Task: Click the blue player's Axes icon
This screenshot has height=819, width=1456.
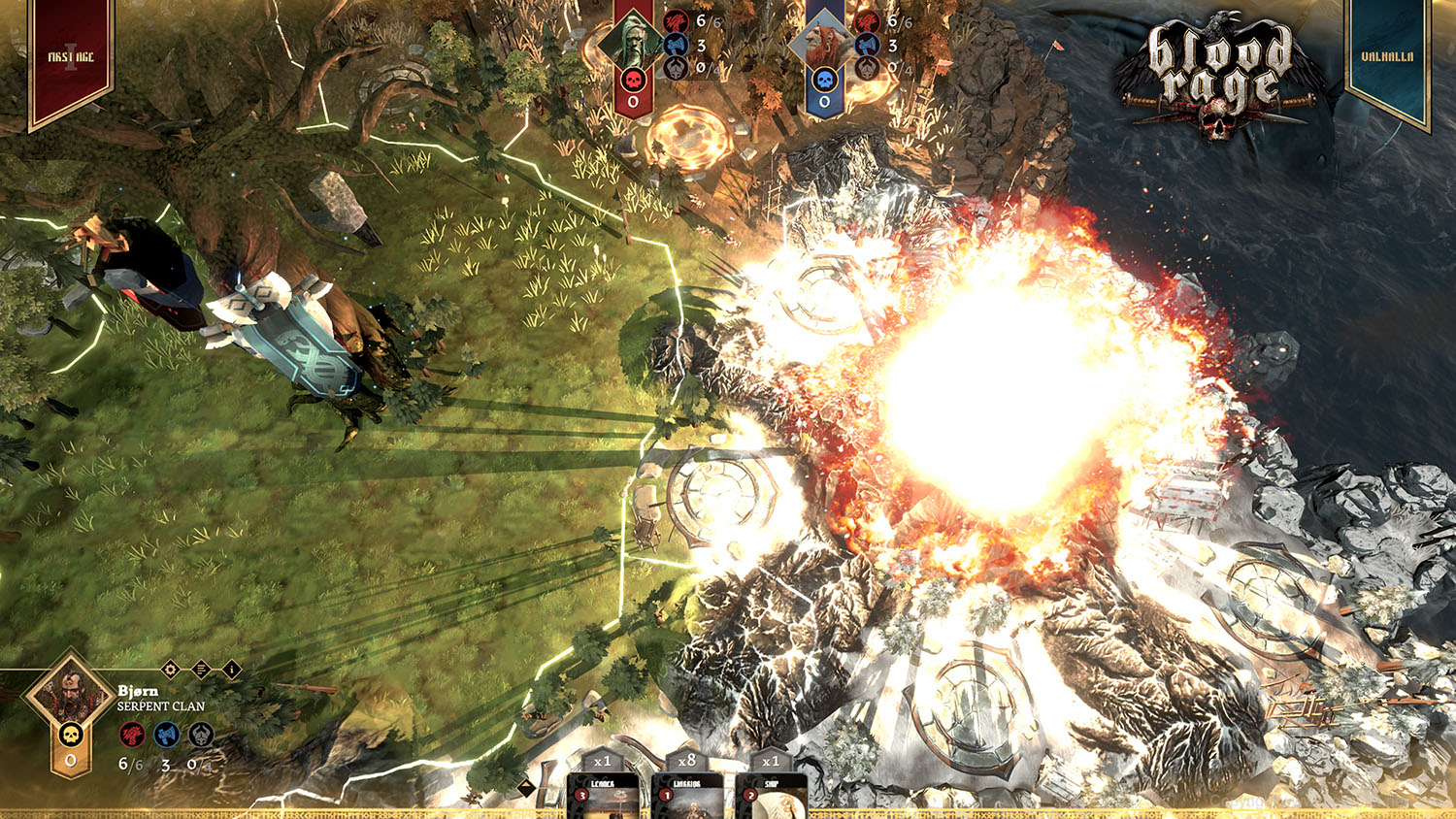Action: coord(866,46)
